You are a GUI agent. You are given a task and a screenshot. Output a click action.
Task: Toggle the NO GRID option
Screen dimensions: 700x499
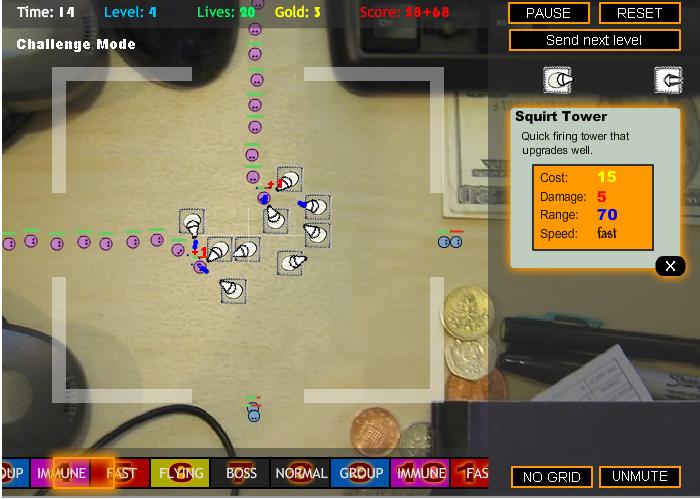coord(552,477)
